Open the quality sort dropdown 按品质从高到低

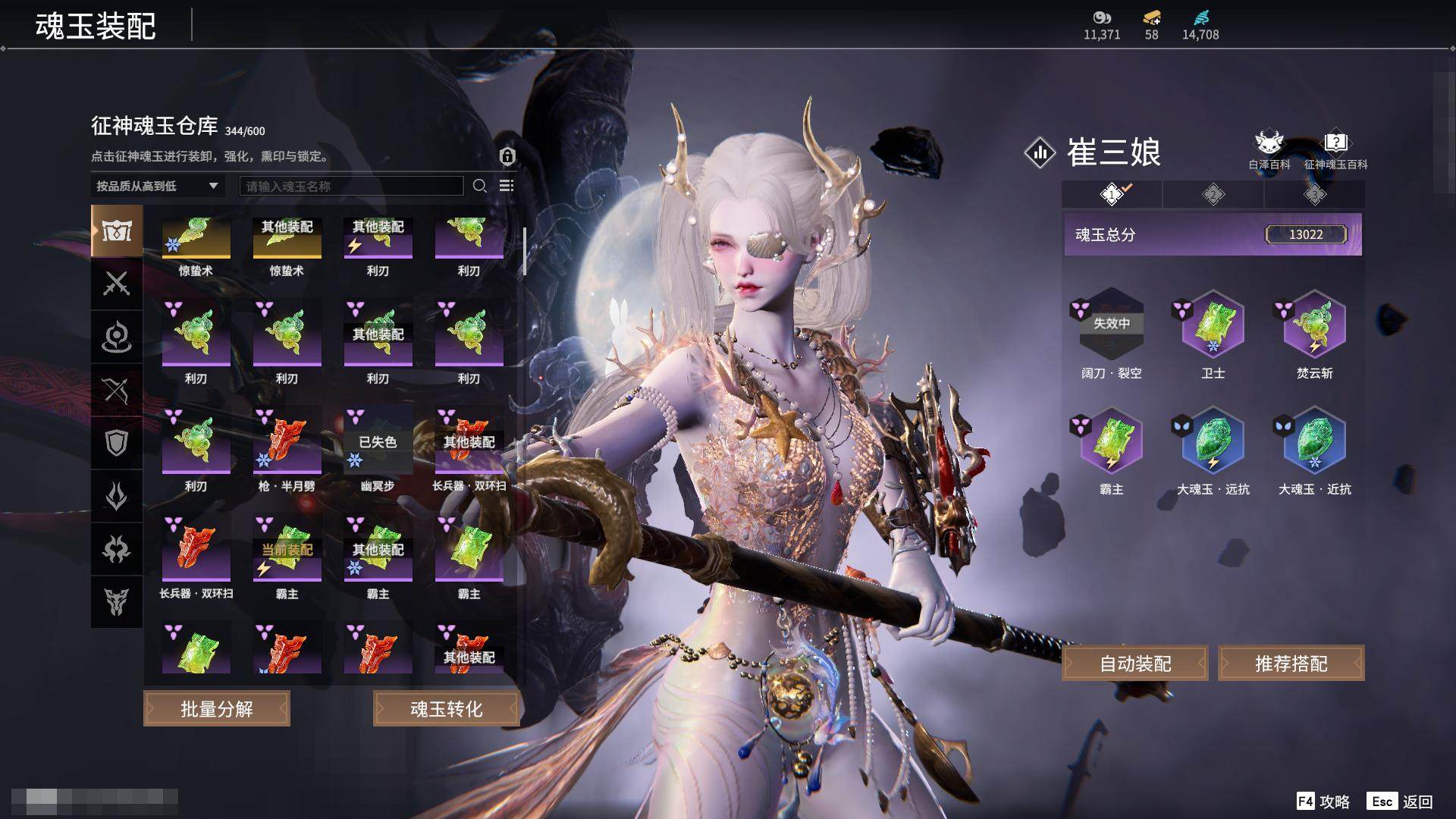pos(157,186)
